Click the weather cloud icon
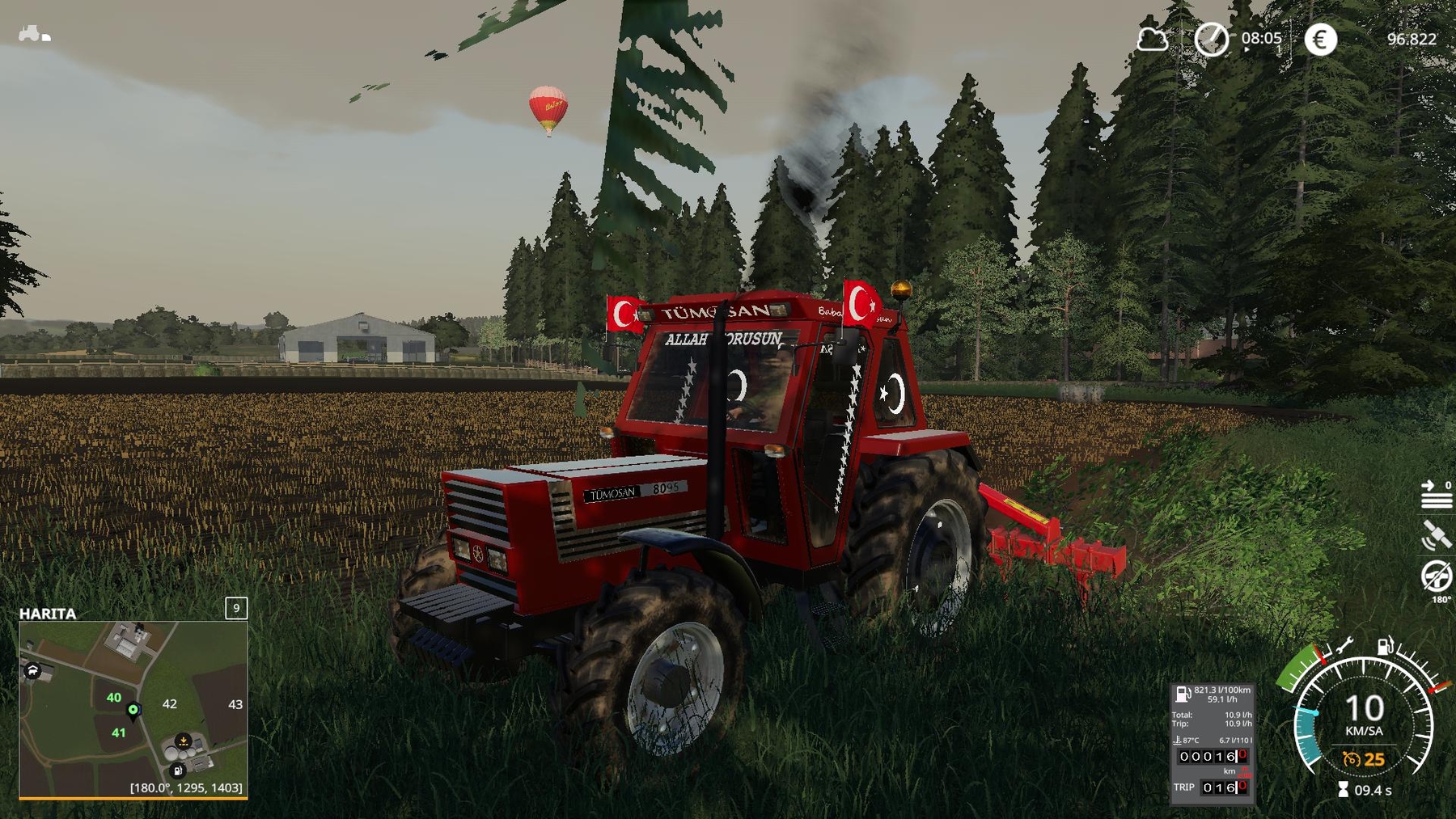1456x819 pixels. [1151, 38]
